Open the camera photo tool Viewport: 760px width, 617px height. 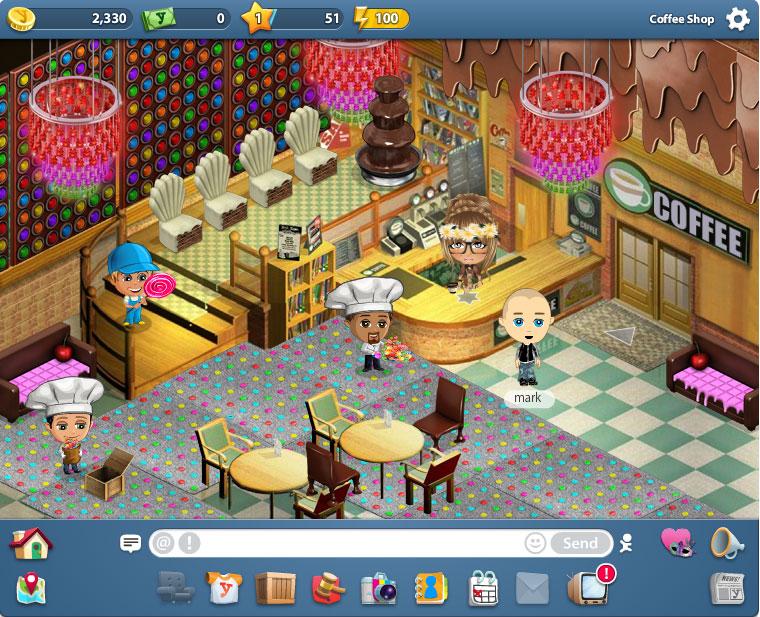point(378,588)
